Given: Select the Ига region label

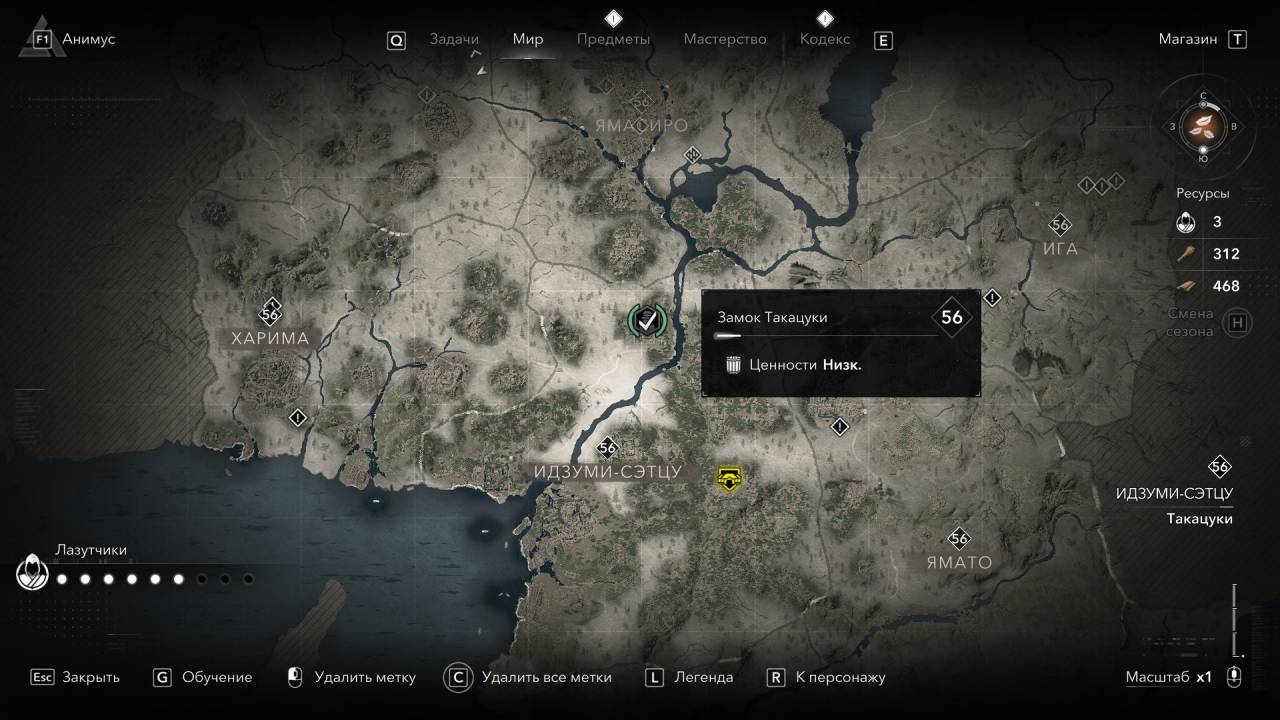Looking at the screenshot, I should (x=1060, y=249).
